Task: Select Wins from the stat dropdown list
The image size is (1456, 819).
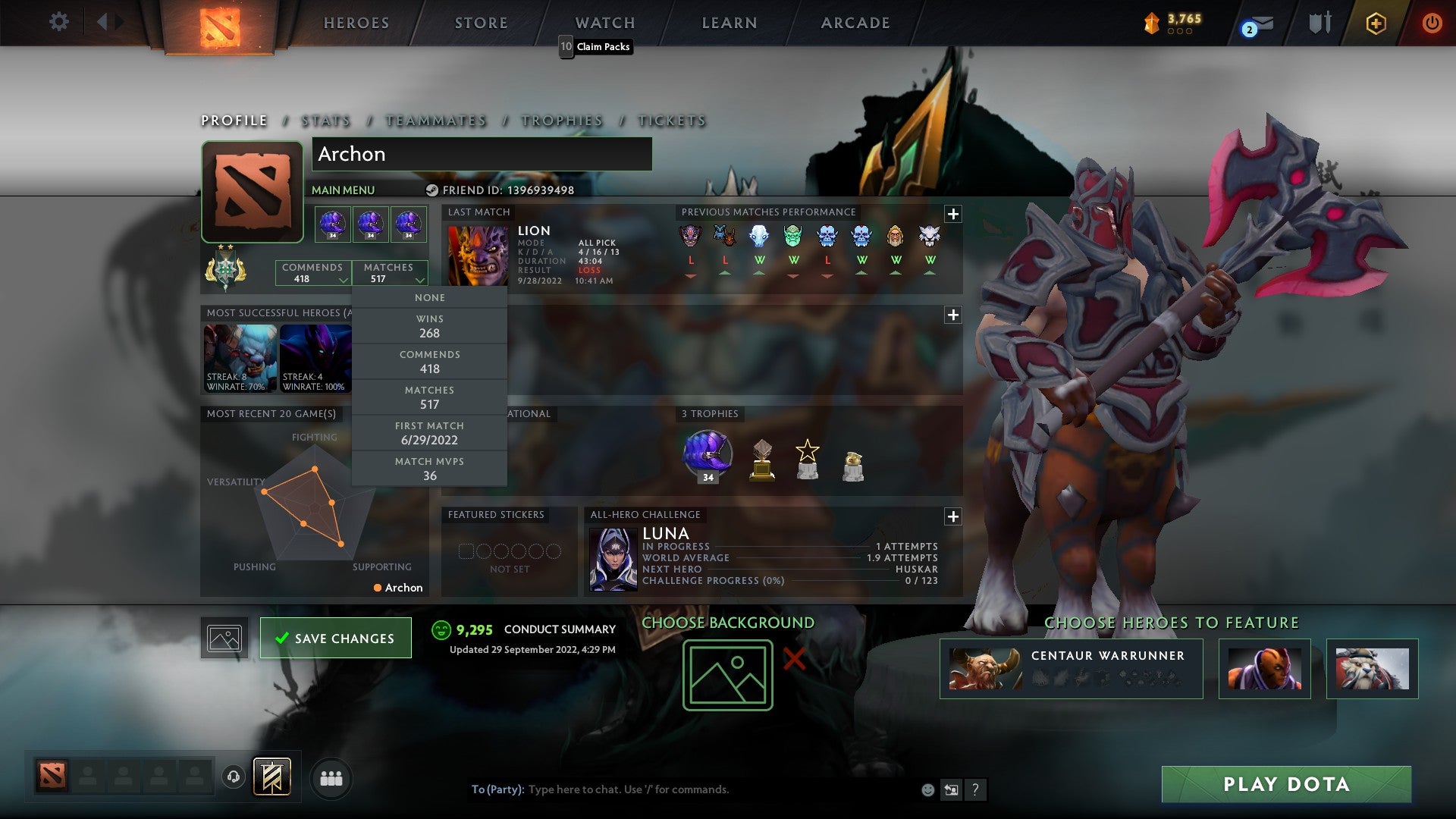Action: [x=429, y=326]
